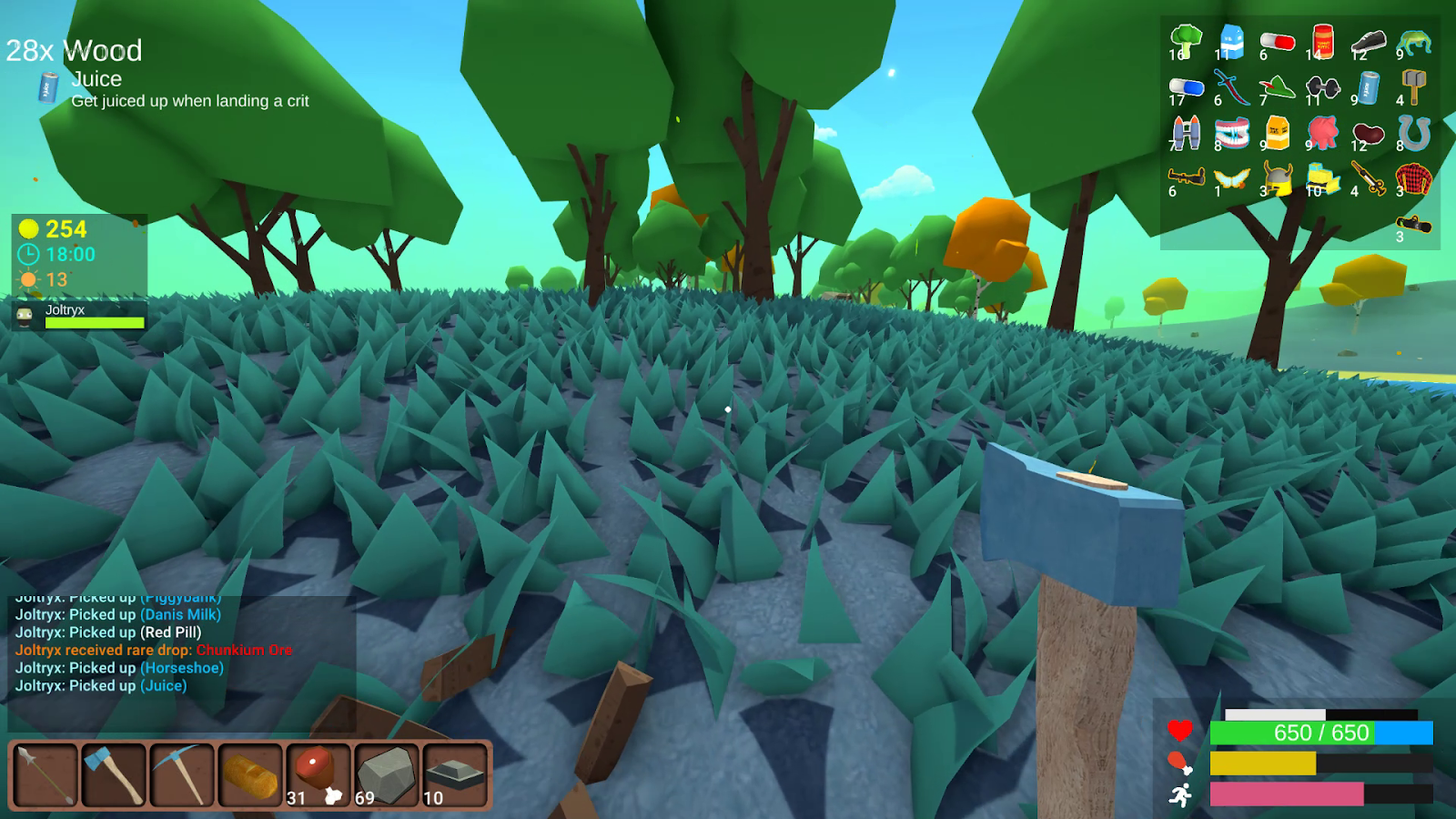This screenshot has width=1456, height=819.
Task: Inspect the peanut butter jar powerup
Action: pos(1322,42)
